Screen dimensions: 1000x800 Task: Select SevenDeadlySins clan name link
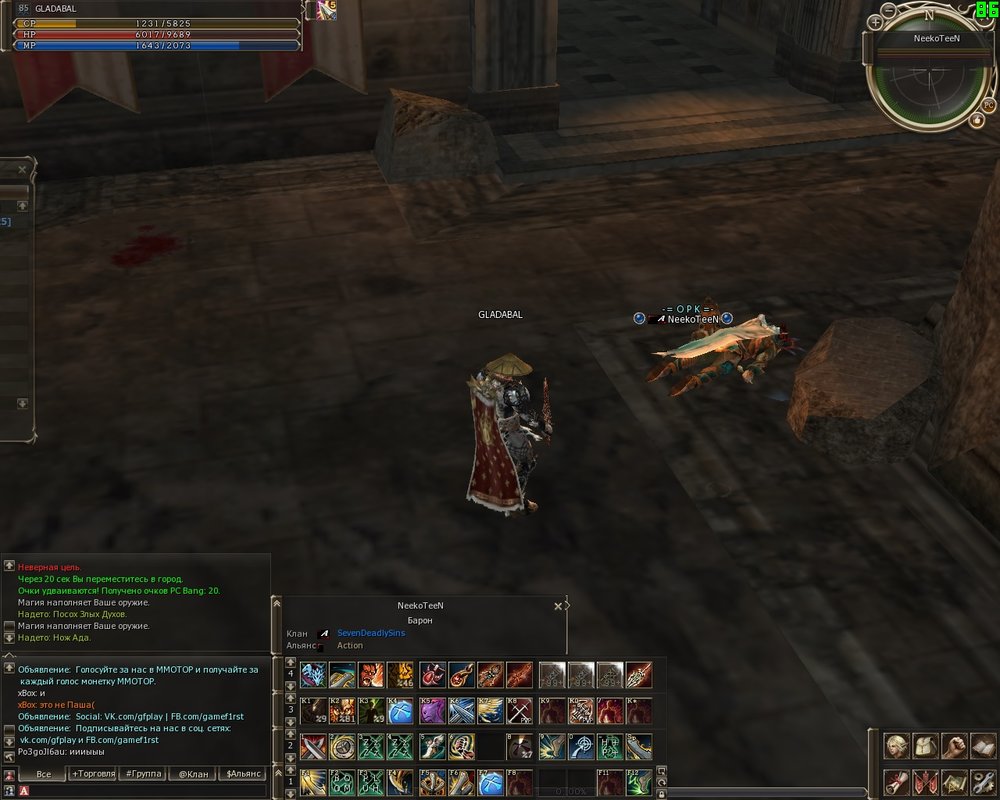point(371,633)
